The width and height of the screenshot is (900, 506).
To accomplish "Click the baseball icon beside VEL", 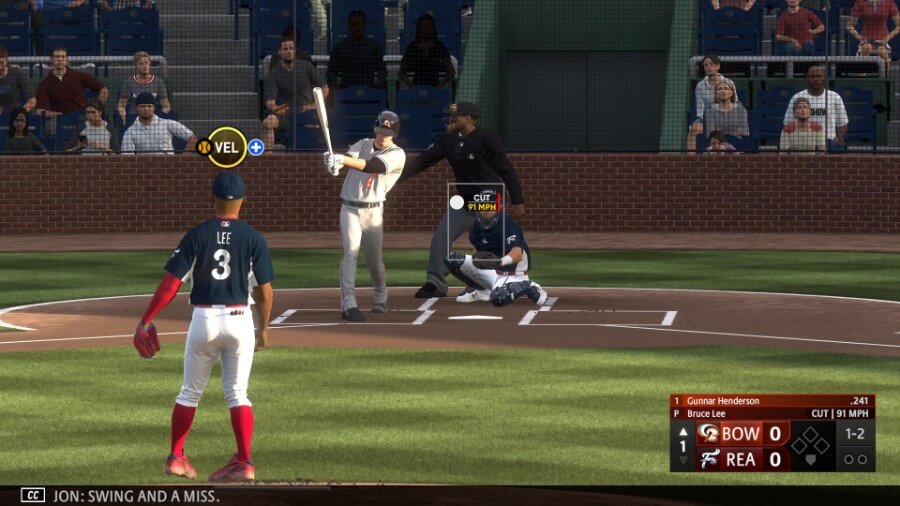I will [x=203, y=147].
